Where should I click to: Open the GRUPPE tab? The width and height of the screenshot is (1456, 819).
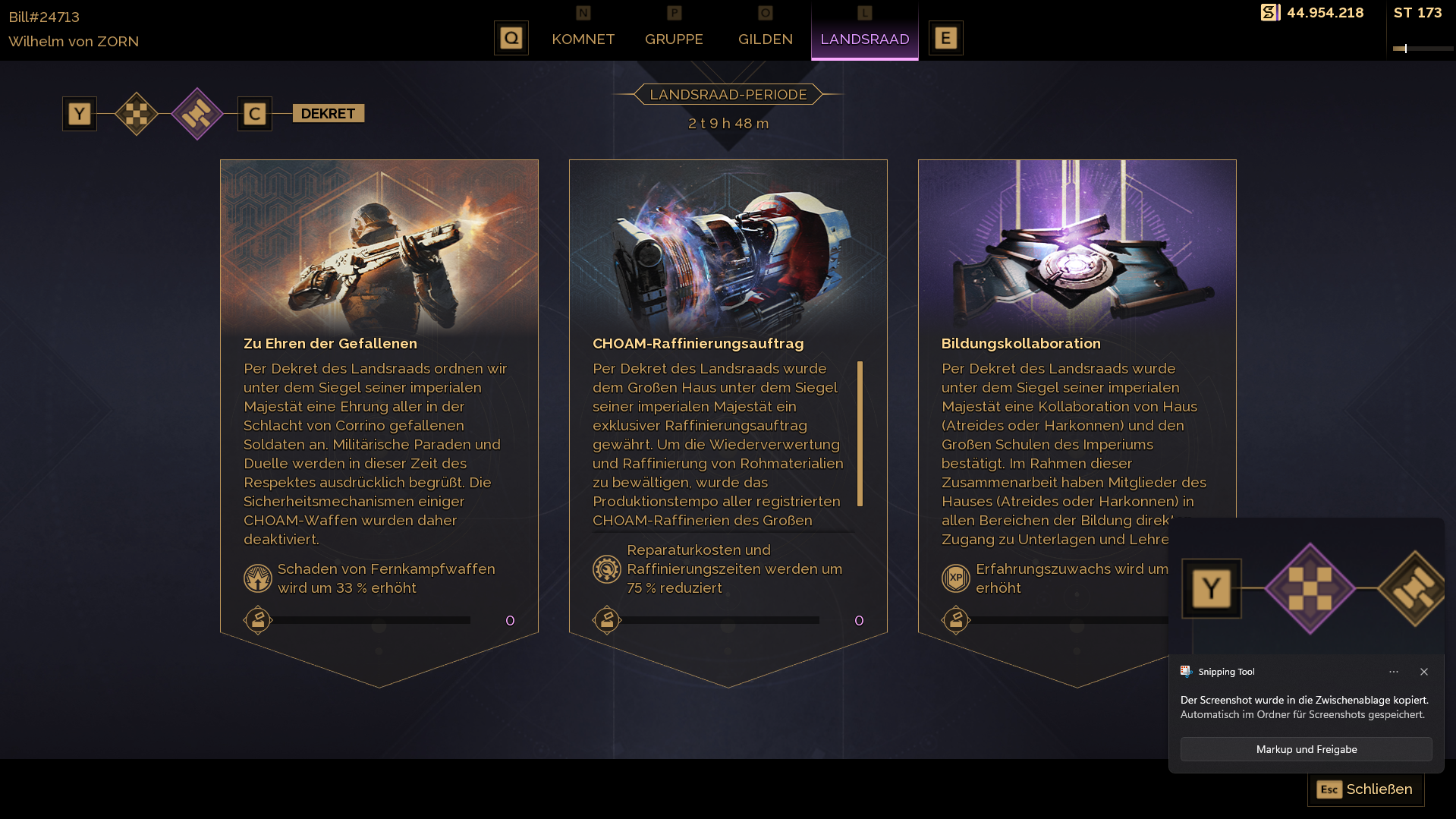[x=674, y=39]
